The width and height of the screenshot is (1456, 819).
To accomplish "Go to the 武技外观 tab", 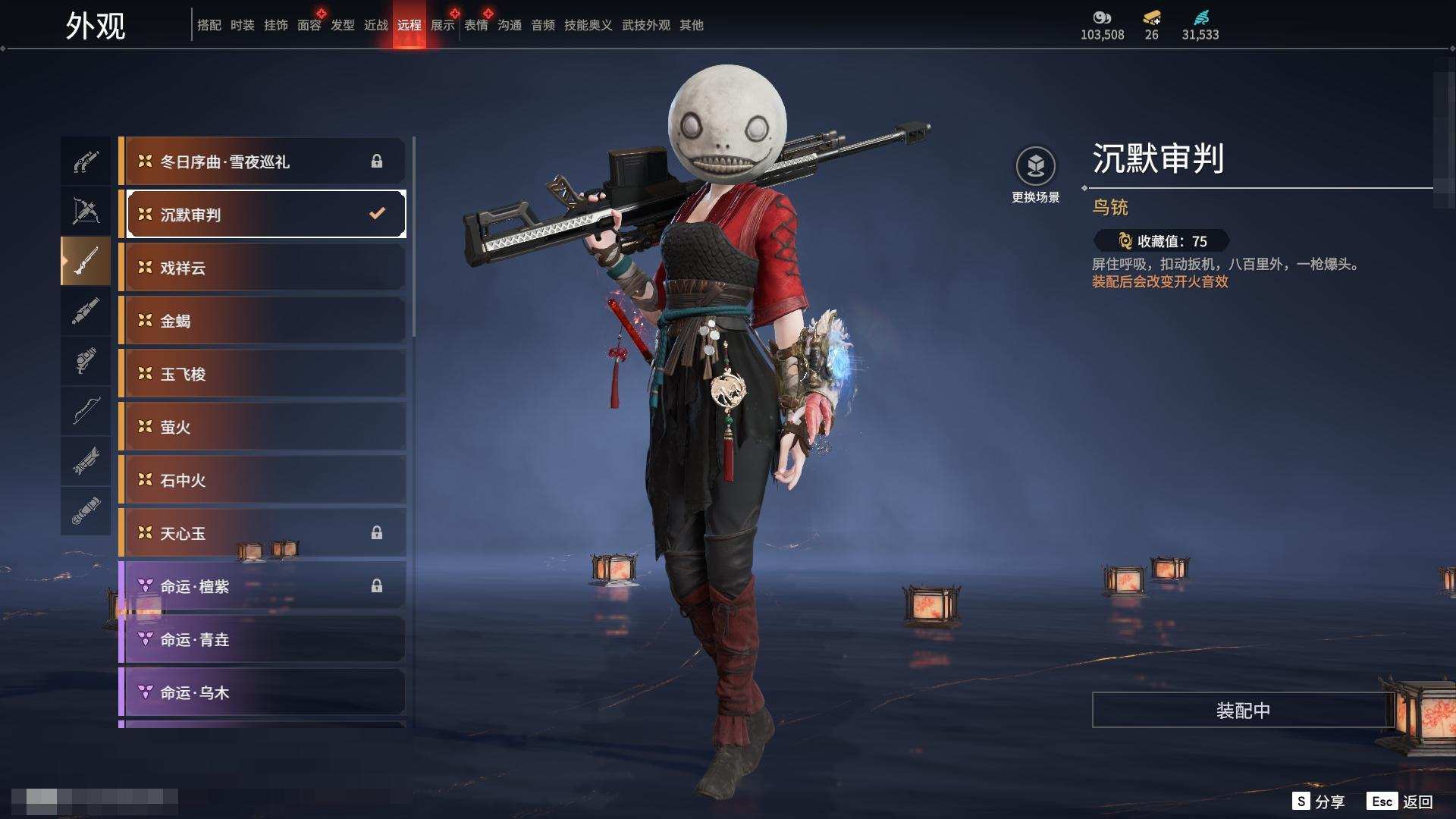I will tap(645, 25).
